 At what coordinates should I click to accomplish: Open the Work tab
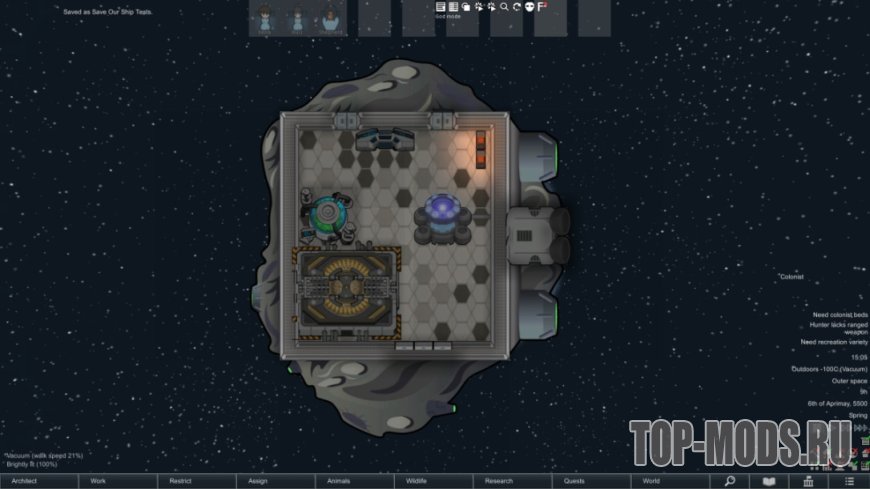[117, 481]
